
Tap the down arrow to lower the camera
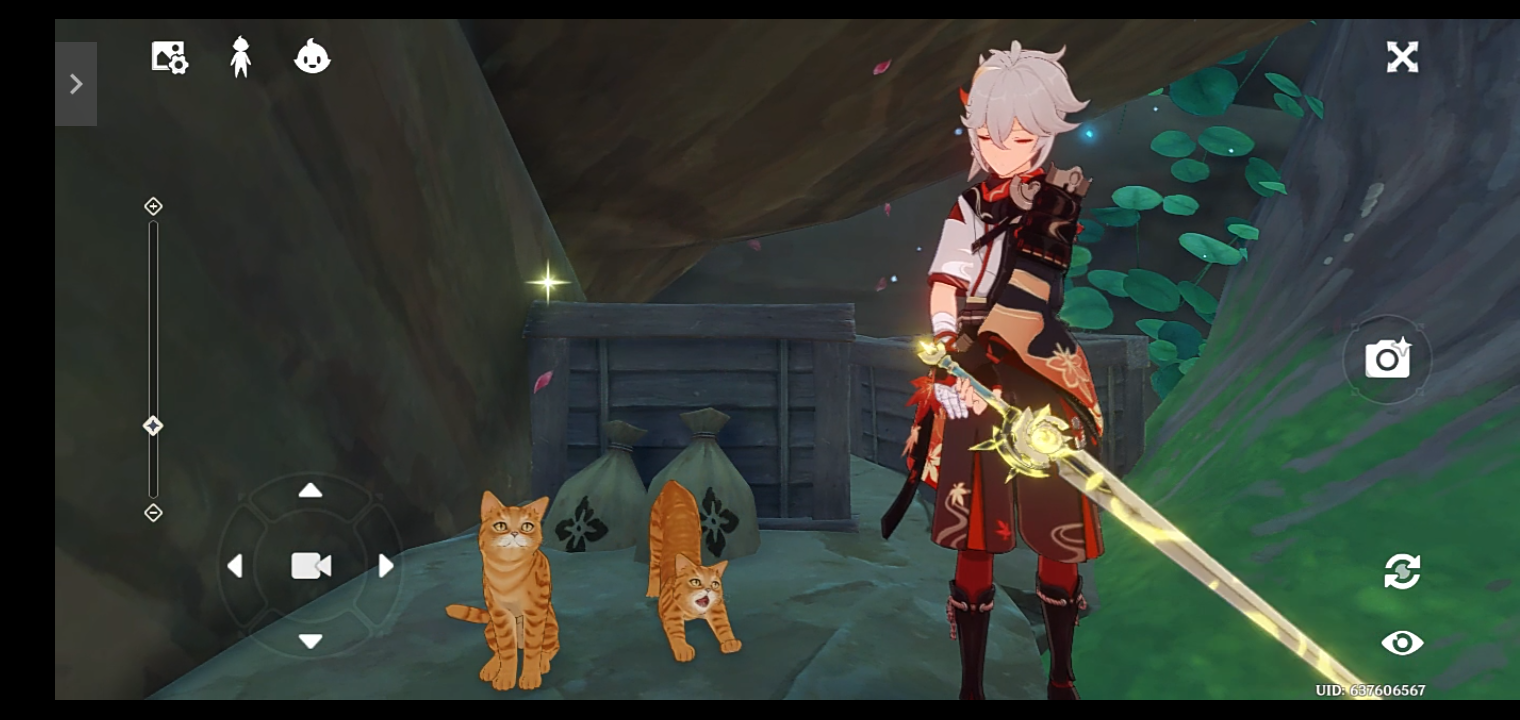(x=310, y=642)
